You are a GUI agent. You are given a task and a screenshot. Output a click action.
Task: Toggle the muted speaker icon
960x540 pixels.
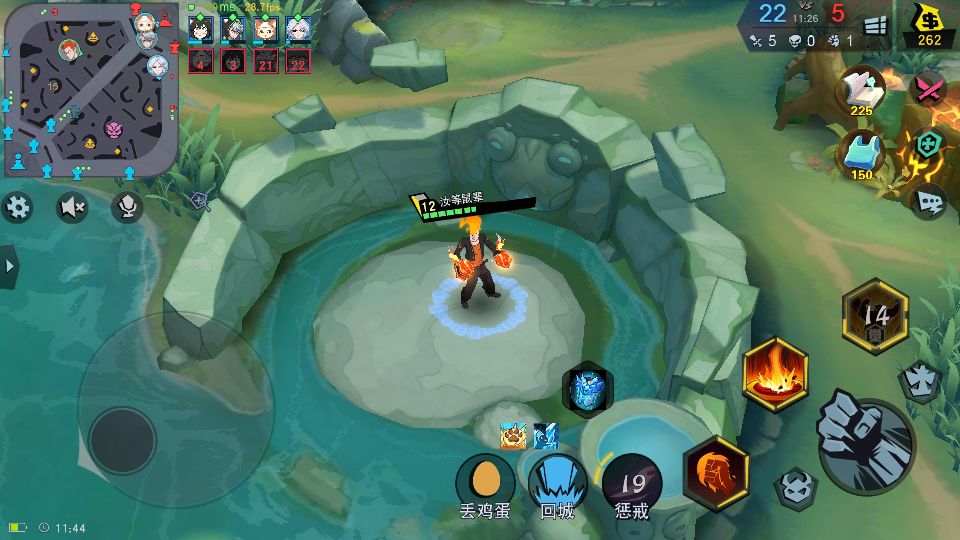pos(72,207)
